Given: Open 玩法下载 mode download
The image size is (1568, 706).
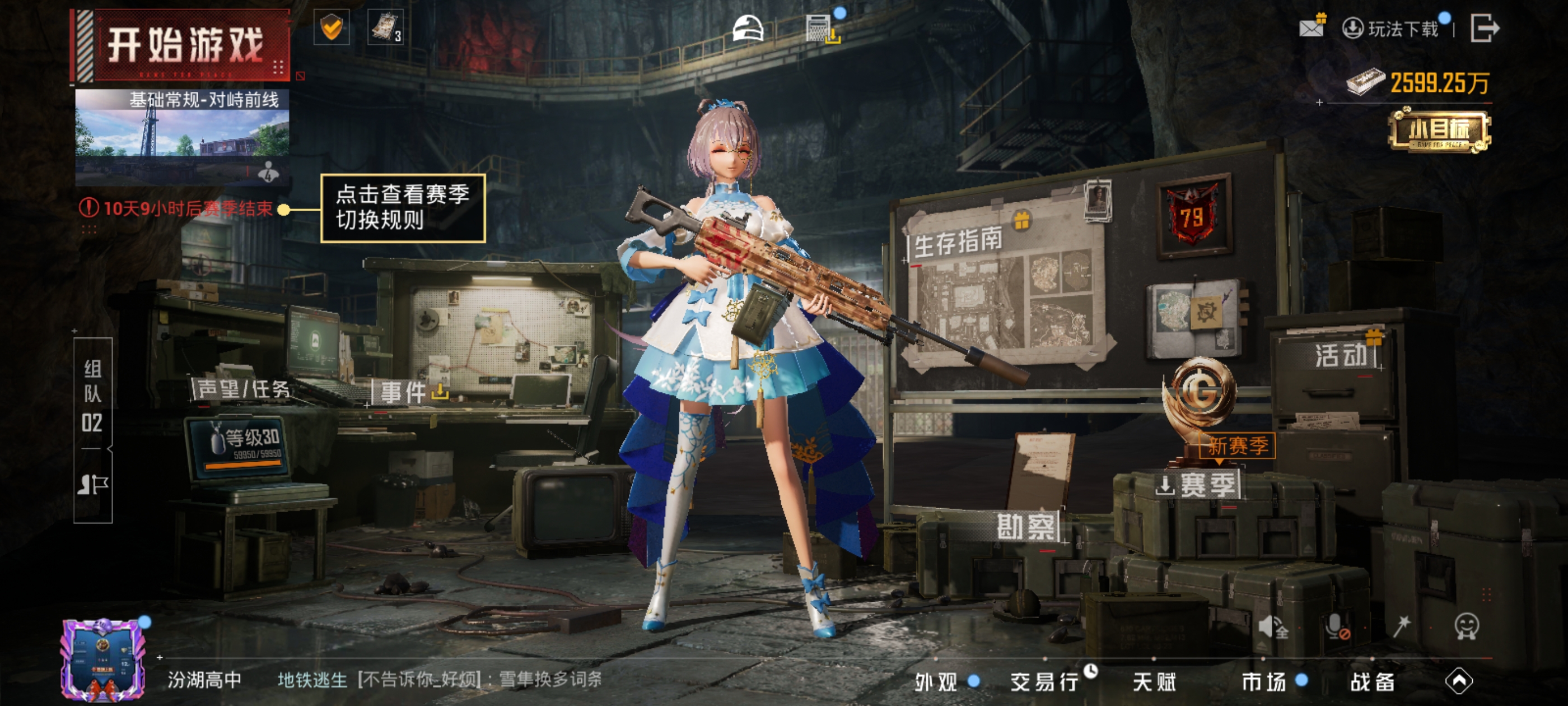Looking at the screenshot, I should (1392, 29).
